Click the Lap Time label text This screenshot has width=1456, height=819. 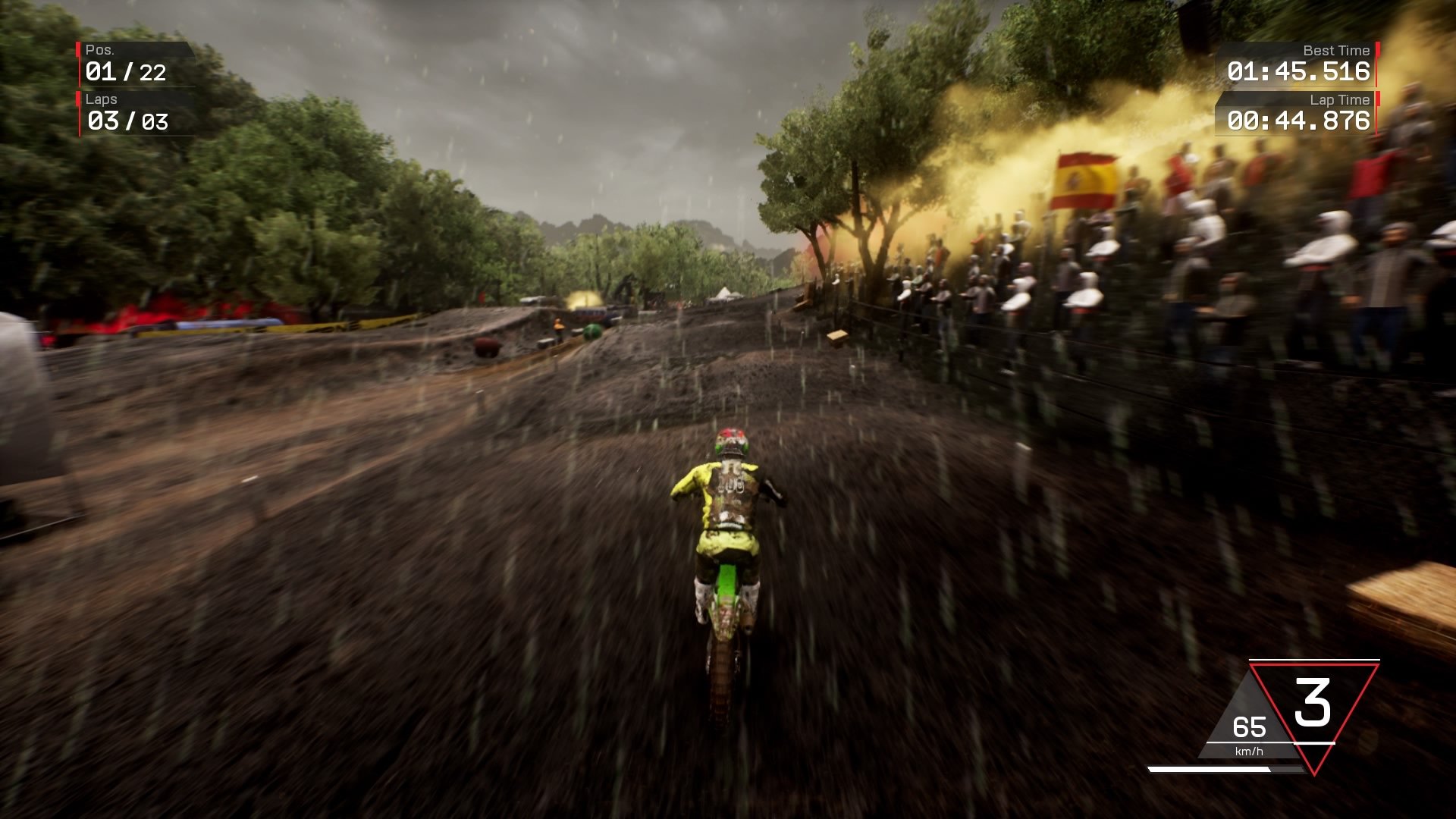click(x=1339, y=100)
